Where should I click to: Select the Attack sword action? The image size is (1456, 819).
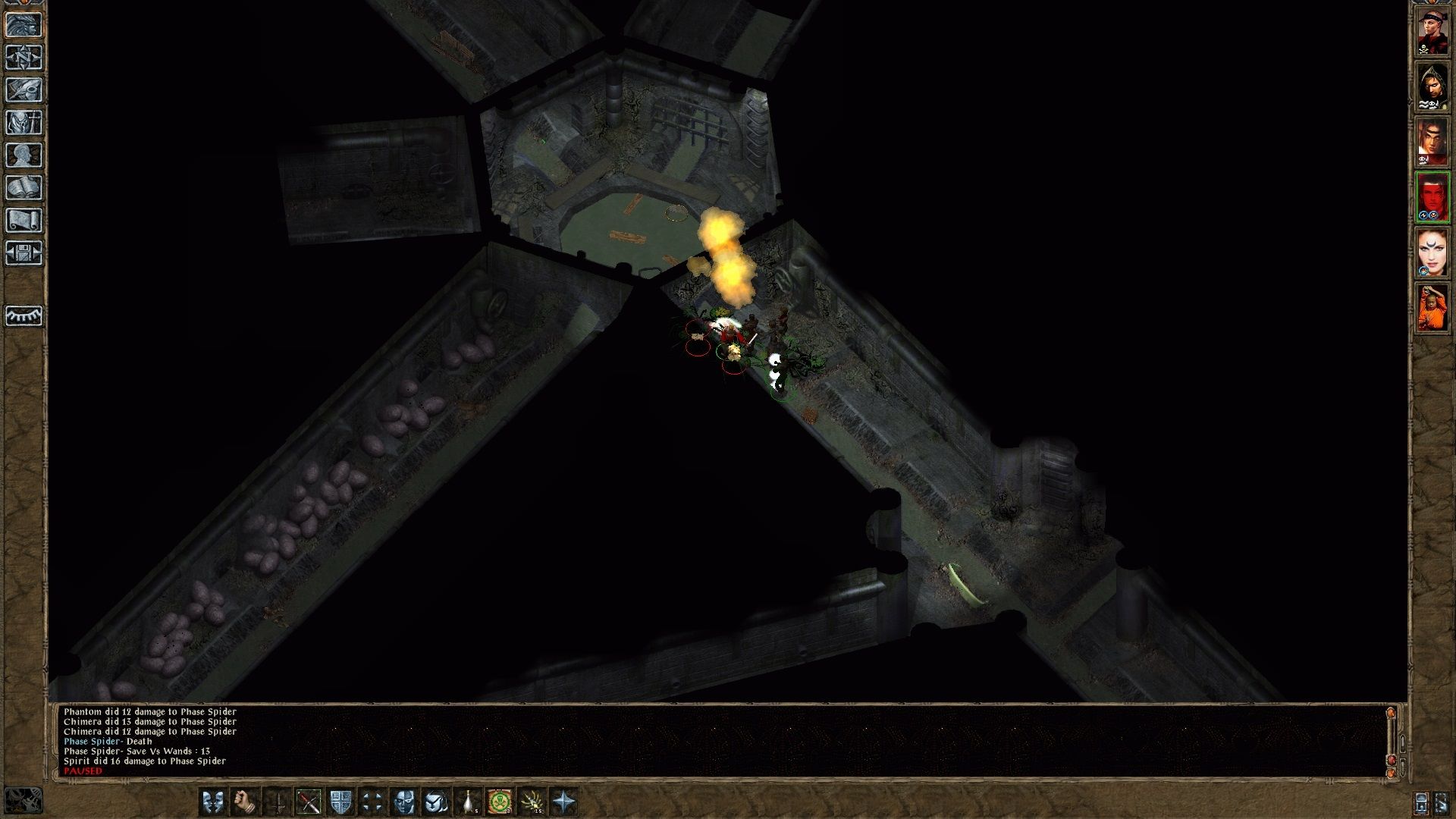click(x=279, y=802)
